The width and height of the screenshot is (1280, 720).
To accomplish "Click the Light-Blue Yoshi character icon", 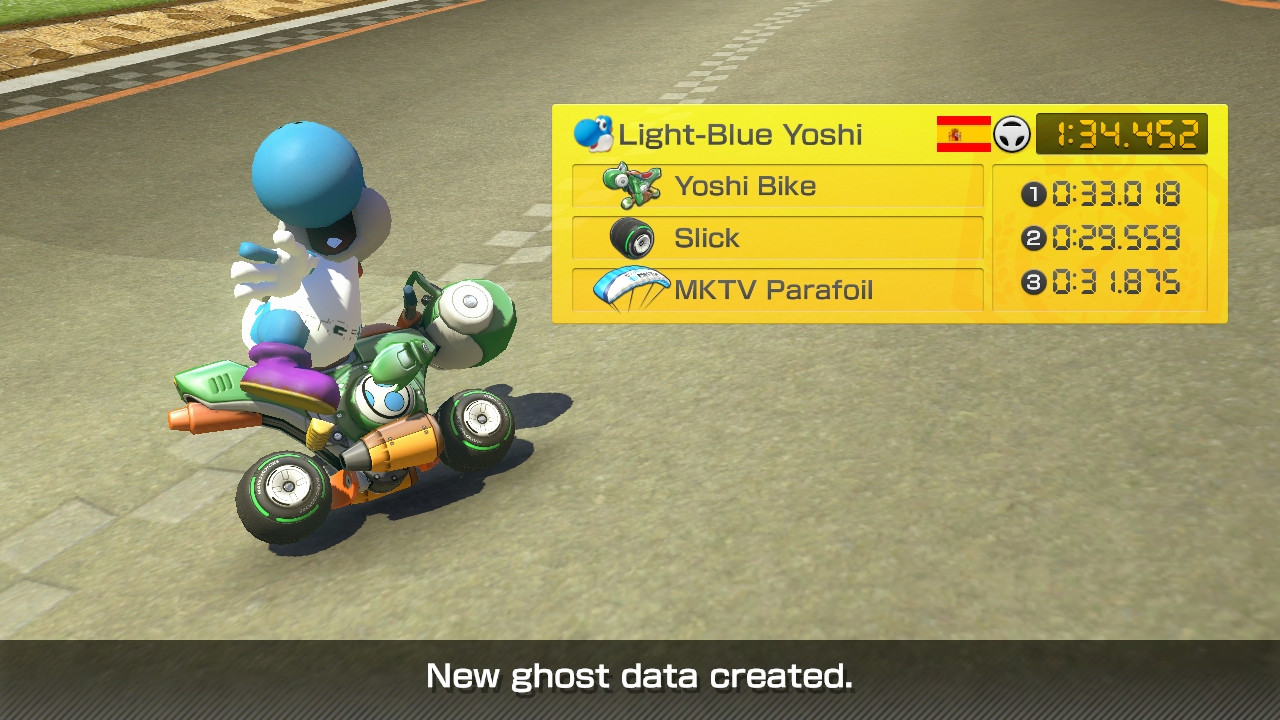I will [x=593, y=133].
